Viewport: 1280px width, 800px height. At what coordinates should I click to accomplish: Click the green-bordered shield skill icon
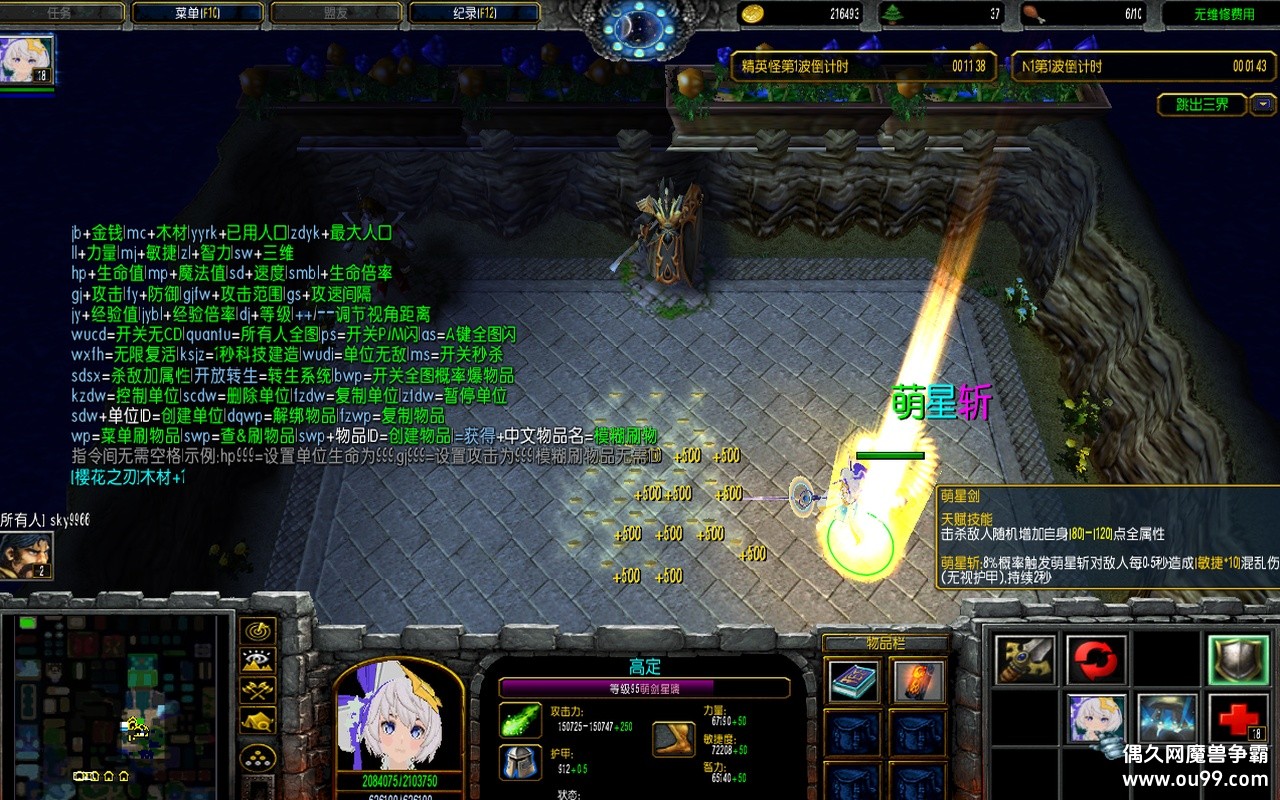pyautogui.click(x=1236, y=659)
